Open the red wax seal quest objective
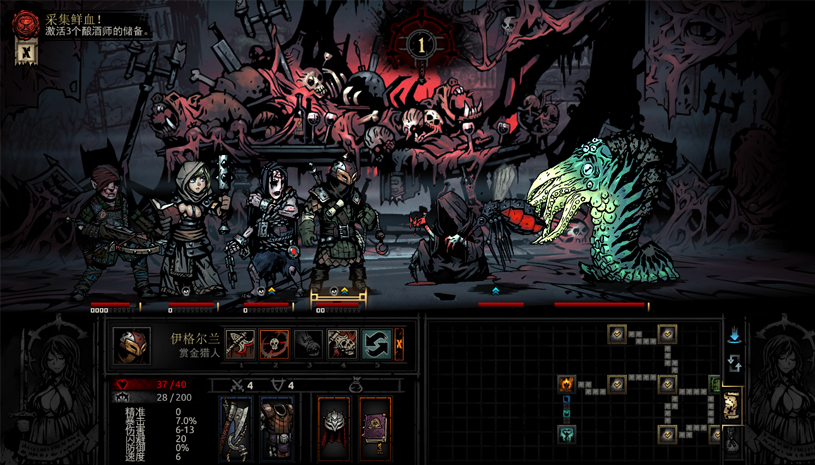Screen dimensions: 815x465 [x=25, y=22]
